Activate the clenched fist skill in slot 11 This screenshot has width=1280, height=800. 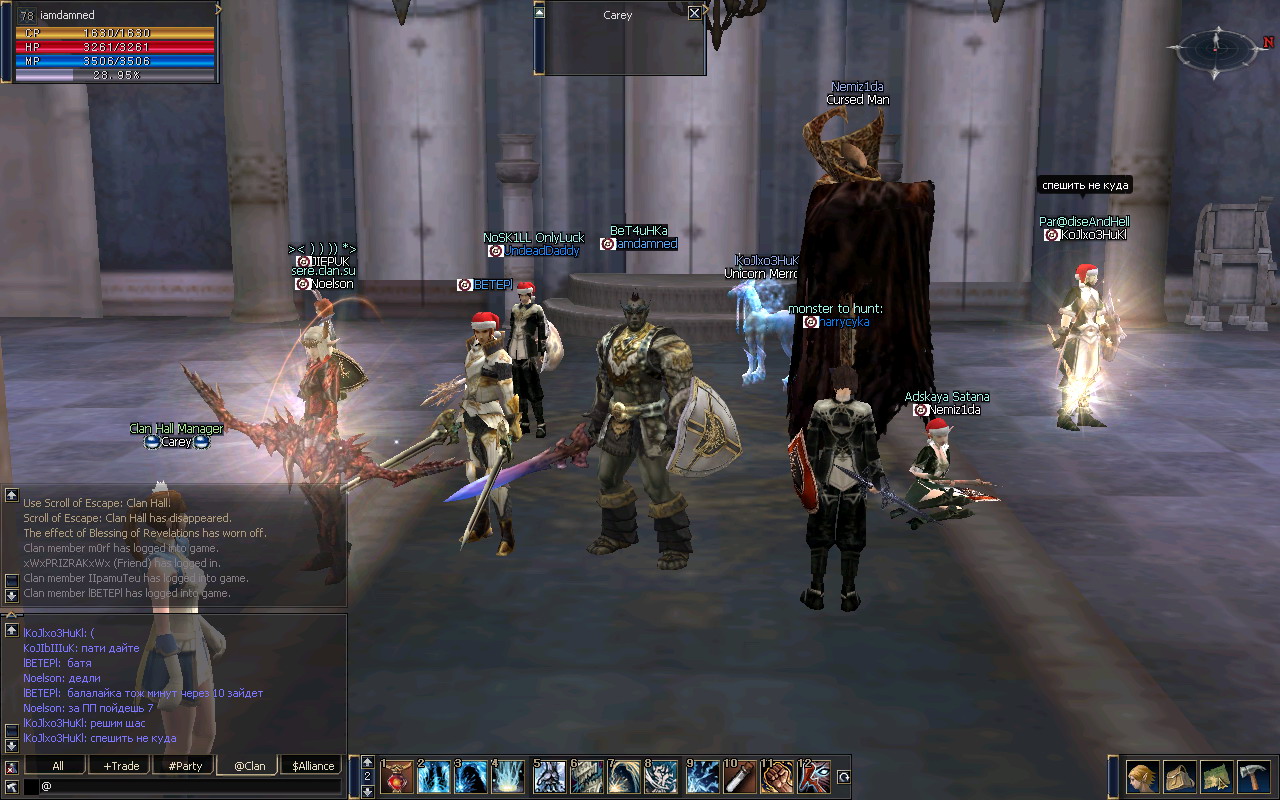[778, 777]
